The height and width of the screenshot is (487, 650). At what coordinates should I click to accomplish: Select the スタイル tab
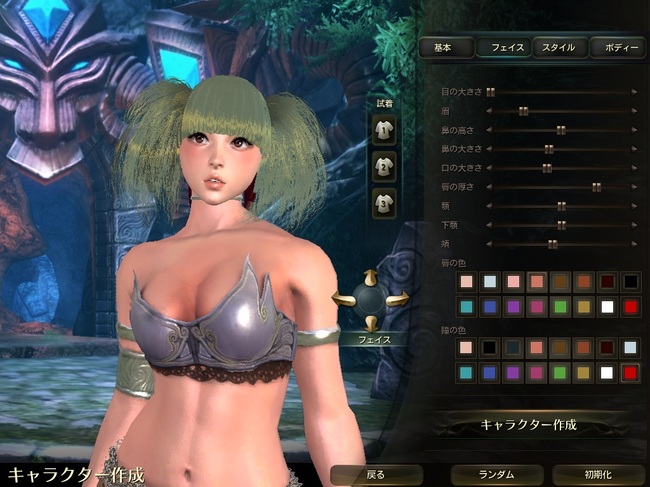coord(560,47)
